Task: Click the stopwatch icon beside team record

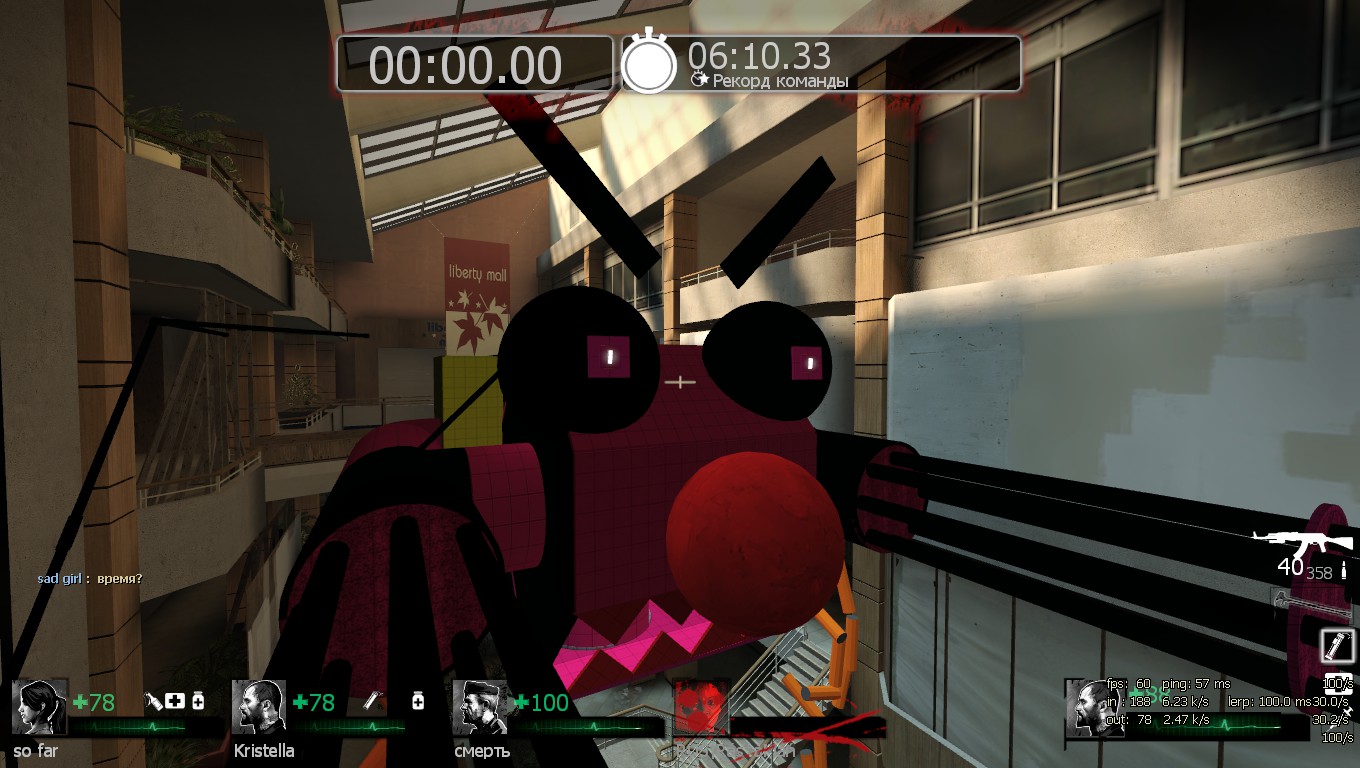Action: [650, 62]
